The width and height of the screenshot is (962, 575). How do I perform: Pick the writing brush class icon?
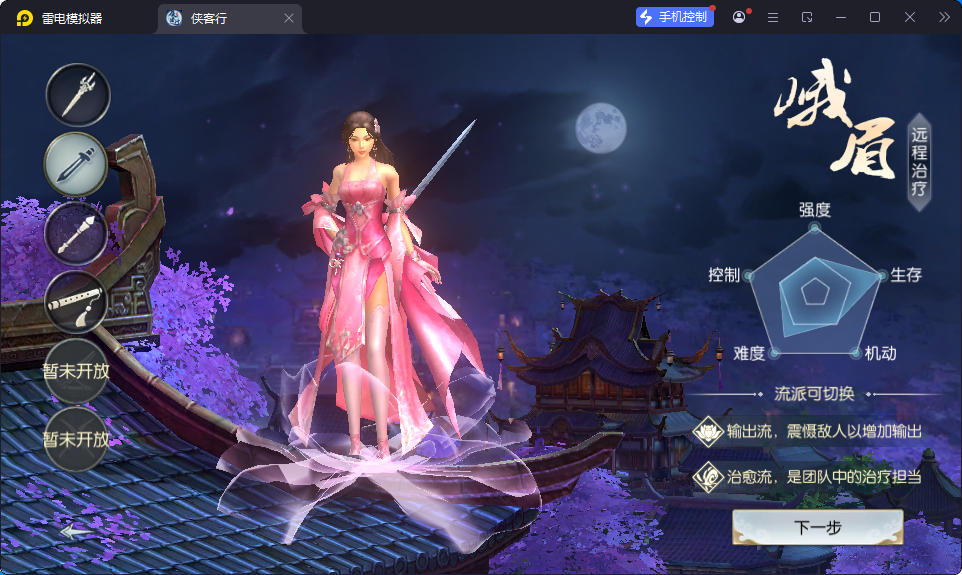(76, 233)
